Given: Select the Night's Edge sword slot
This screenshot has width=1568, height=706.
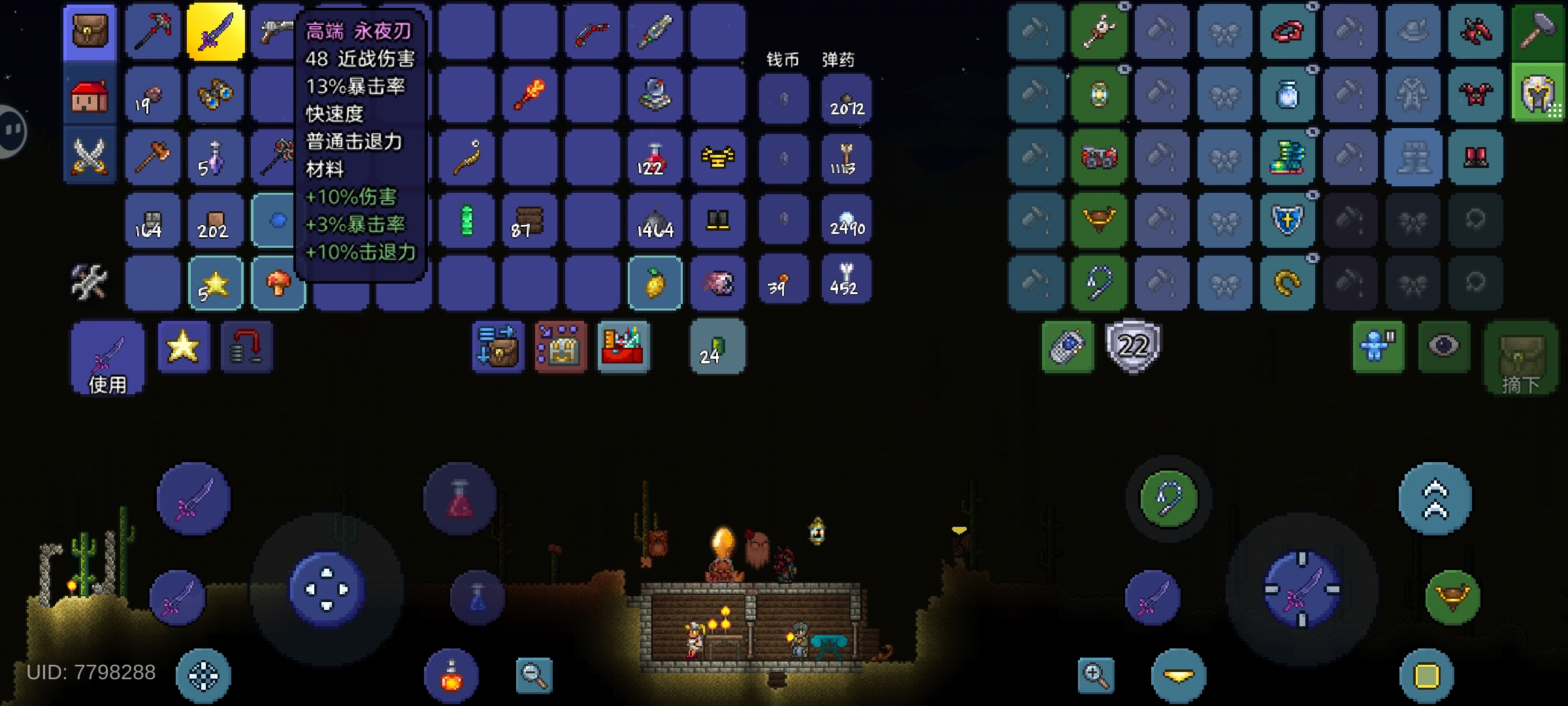Looking at the screenshot, I should (216, 31).
